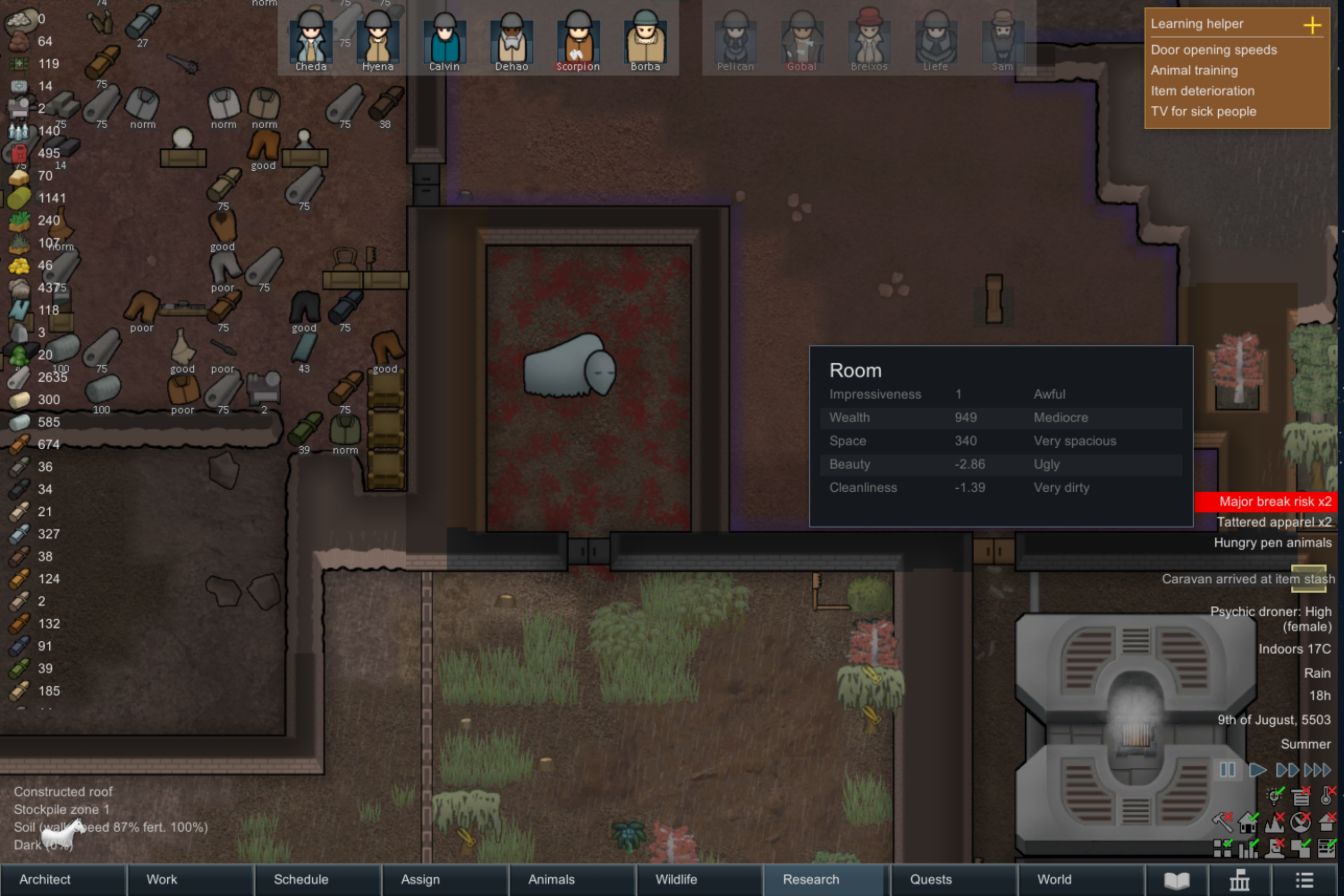Check the Tattered apparel alert
The width and height of the screenshot is (1344, 896).
click(1274, 522)
